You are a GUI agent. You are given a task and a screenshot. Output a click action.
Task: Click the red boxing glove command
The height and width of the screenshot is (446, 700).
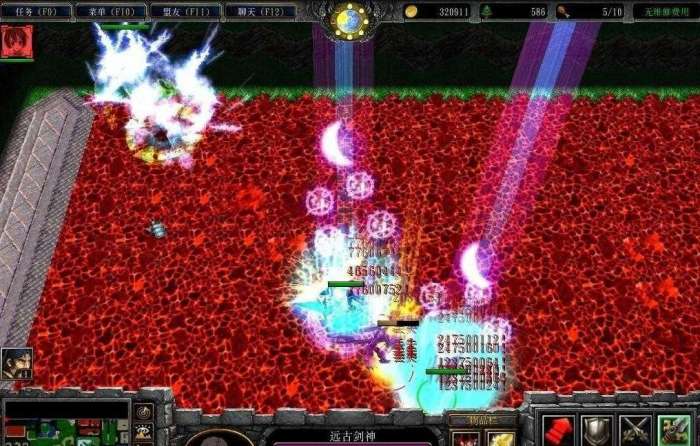click(x=557, y=430)
